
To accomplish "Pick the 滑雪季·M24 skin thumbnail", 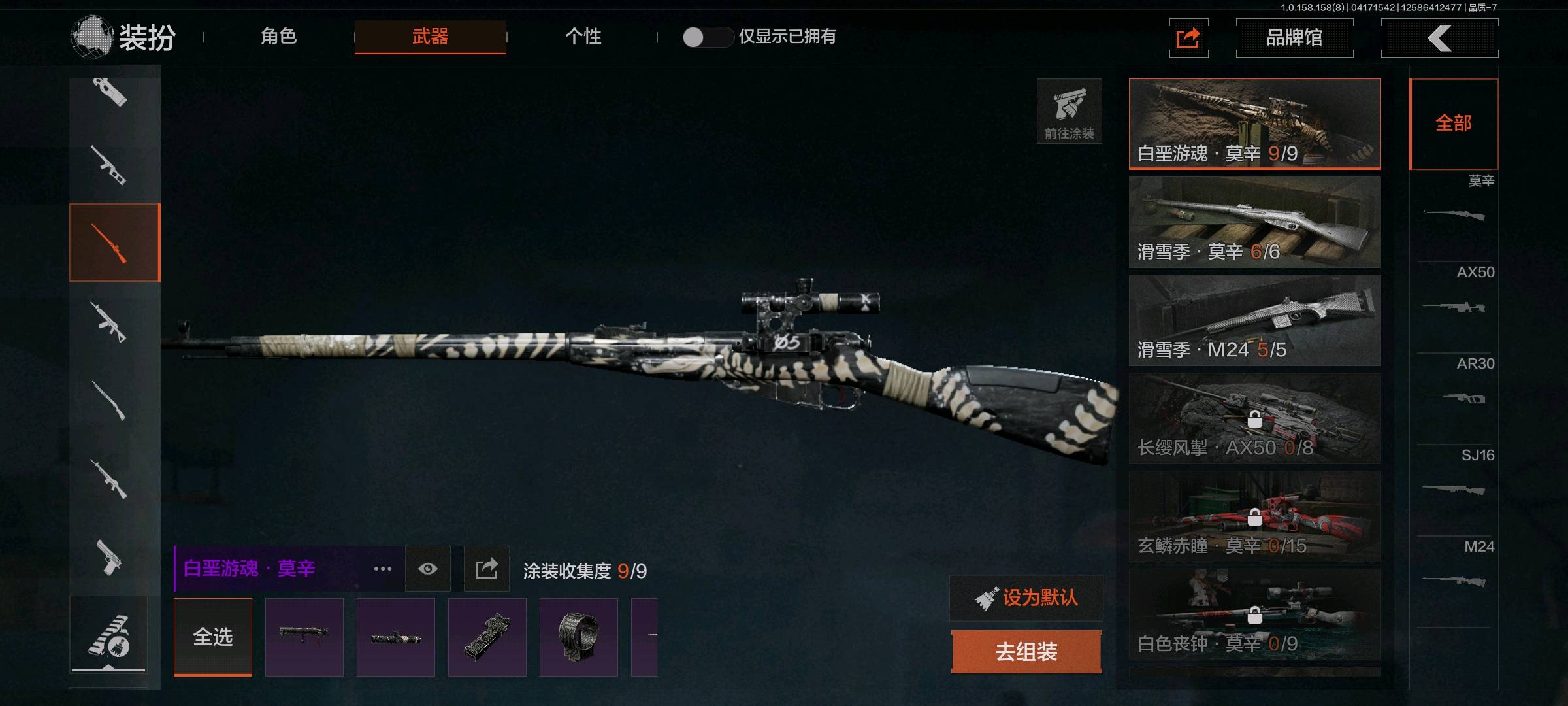I will [1254, 320].
